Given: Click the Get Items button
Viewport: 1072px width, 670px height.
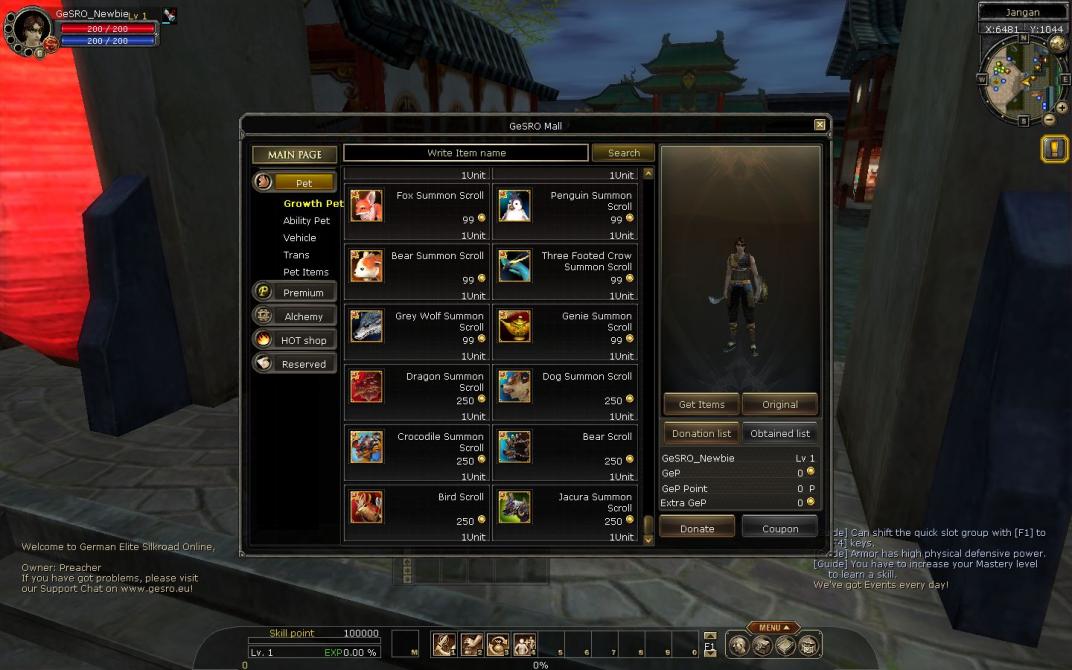Looking at the screenshot, I should (x=701, y=404).
